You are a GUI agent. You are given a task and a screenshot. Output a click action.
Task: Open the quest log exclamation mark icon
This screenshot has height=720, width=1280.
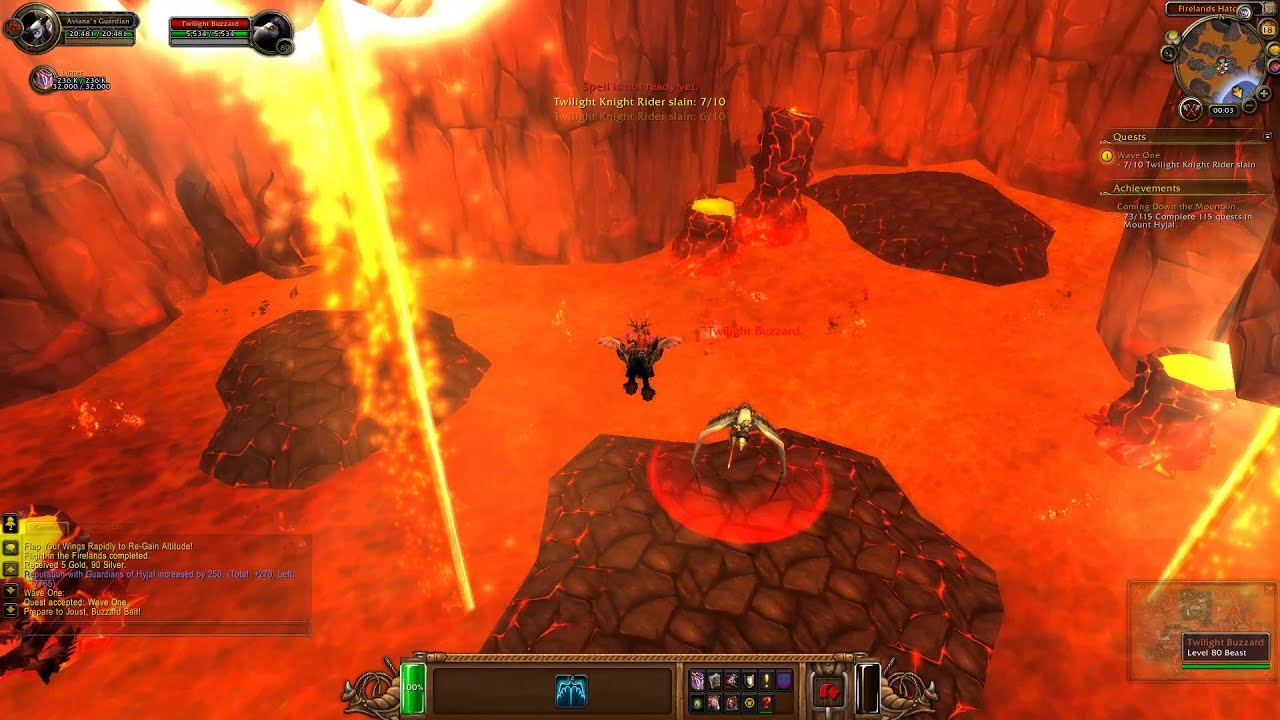click(766, 680)
